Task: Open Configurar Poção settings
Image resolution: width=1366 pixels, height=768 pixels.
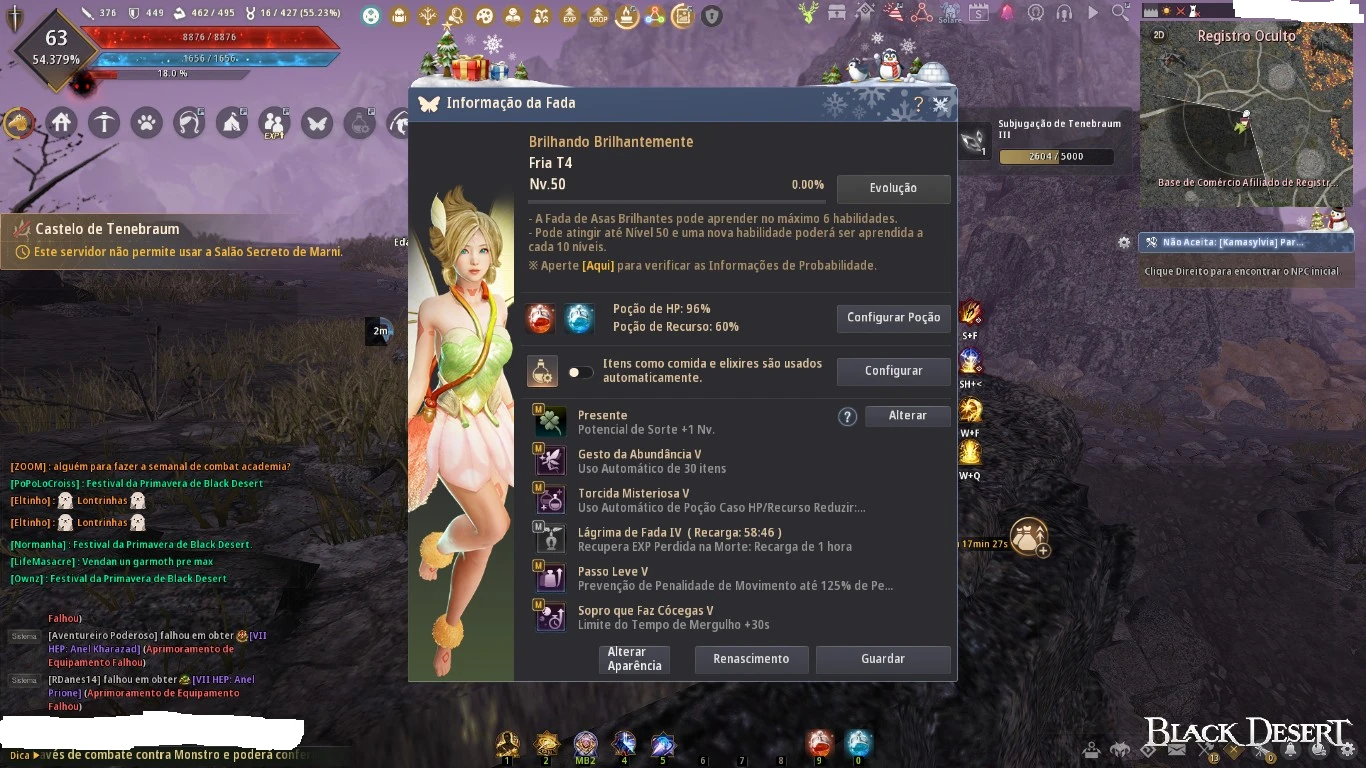Action: [x=893, y=318]
